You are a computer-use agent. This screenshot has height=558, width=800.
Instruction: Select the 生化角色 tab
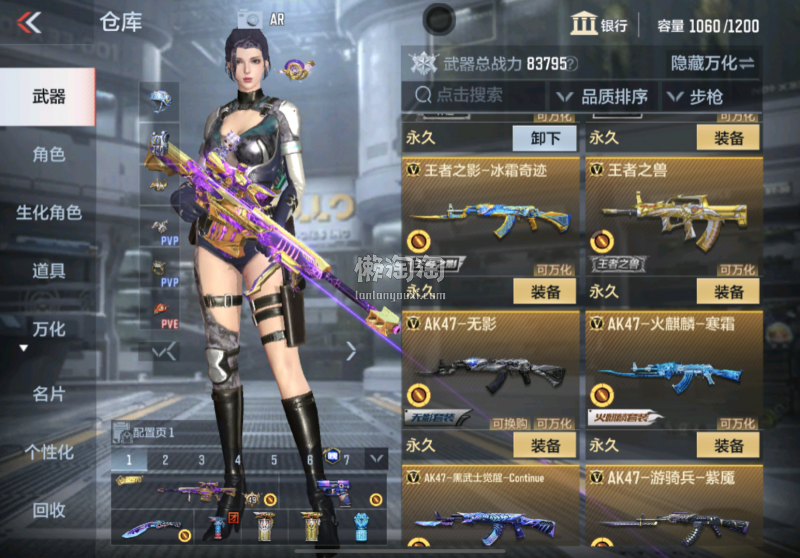pyautogui.click(x=48, y=213)
